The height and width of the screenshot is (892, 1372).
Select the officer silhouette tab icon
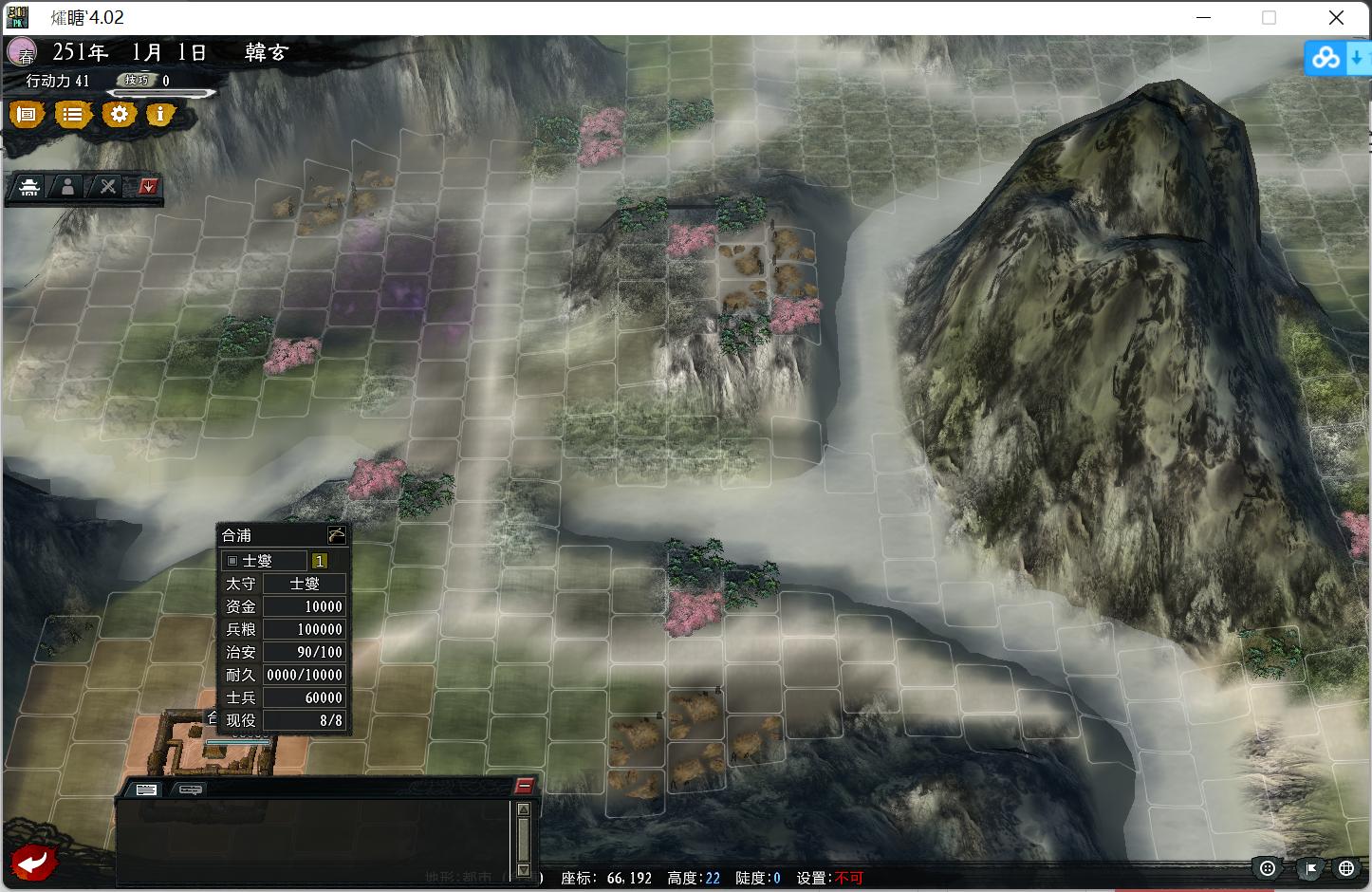click(x=68, y=187)
